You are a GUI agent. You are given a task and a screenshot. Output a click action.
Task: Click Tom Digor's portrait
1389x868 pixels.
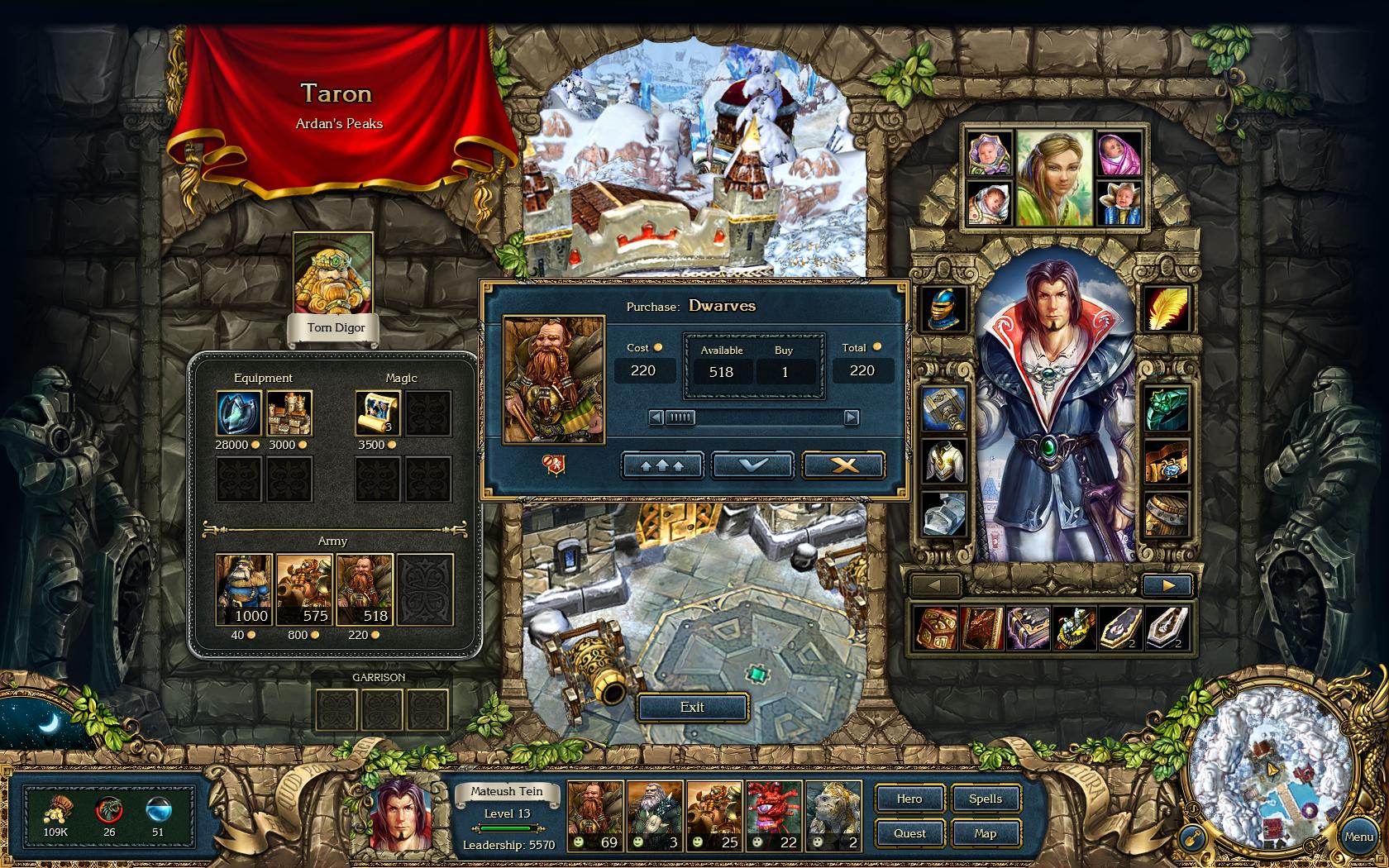(x=333, y=274)
